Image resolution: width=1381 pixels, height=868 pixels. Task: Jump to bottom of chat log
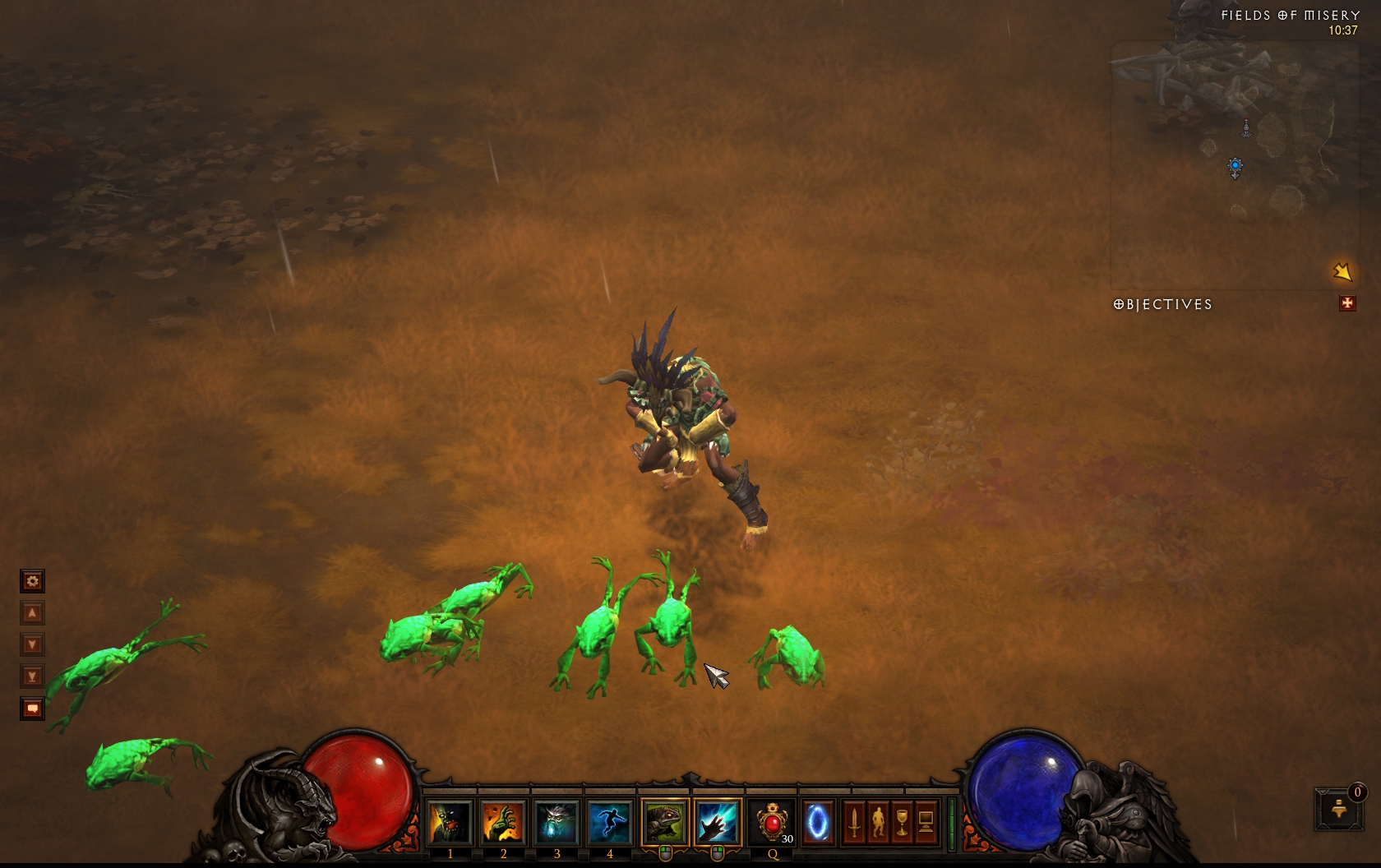pyautogui.click(x=32, y=676)
